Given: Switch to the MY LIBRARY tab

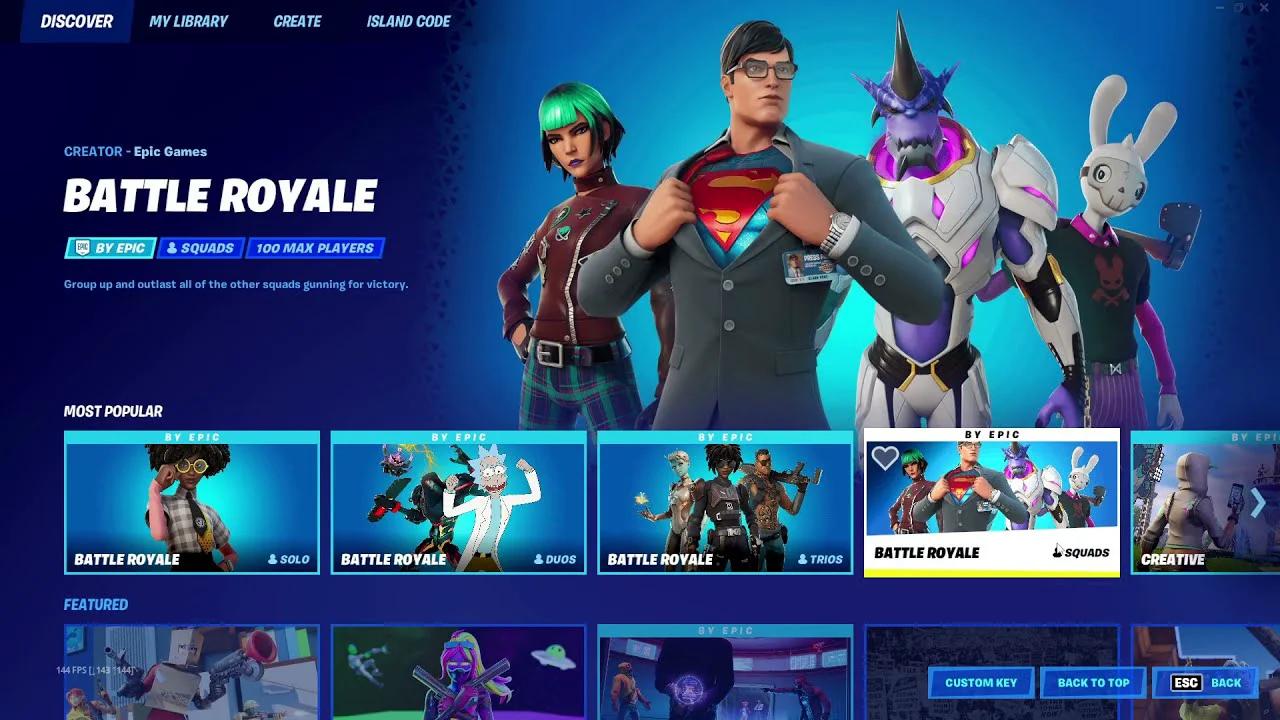Looking at the screenshot, I should tap(187, 21).
